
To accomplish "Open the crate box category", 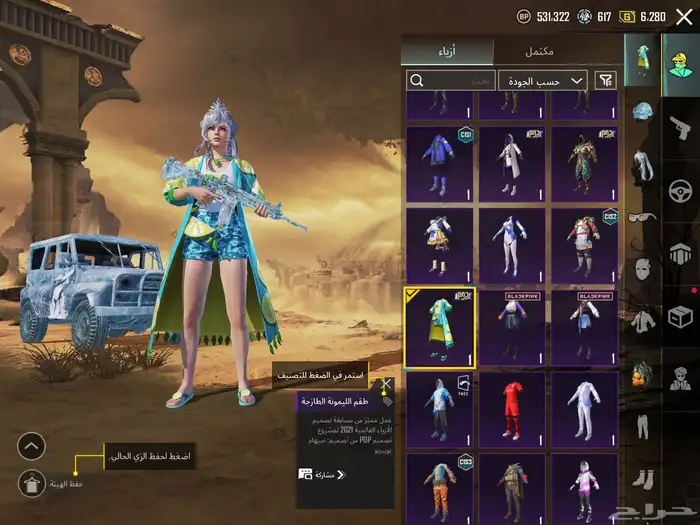I will pos(683,316).
